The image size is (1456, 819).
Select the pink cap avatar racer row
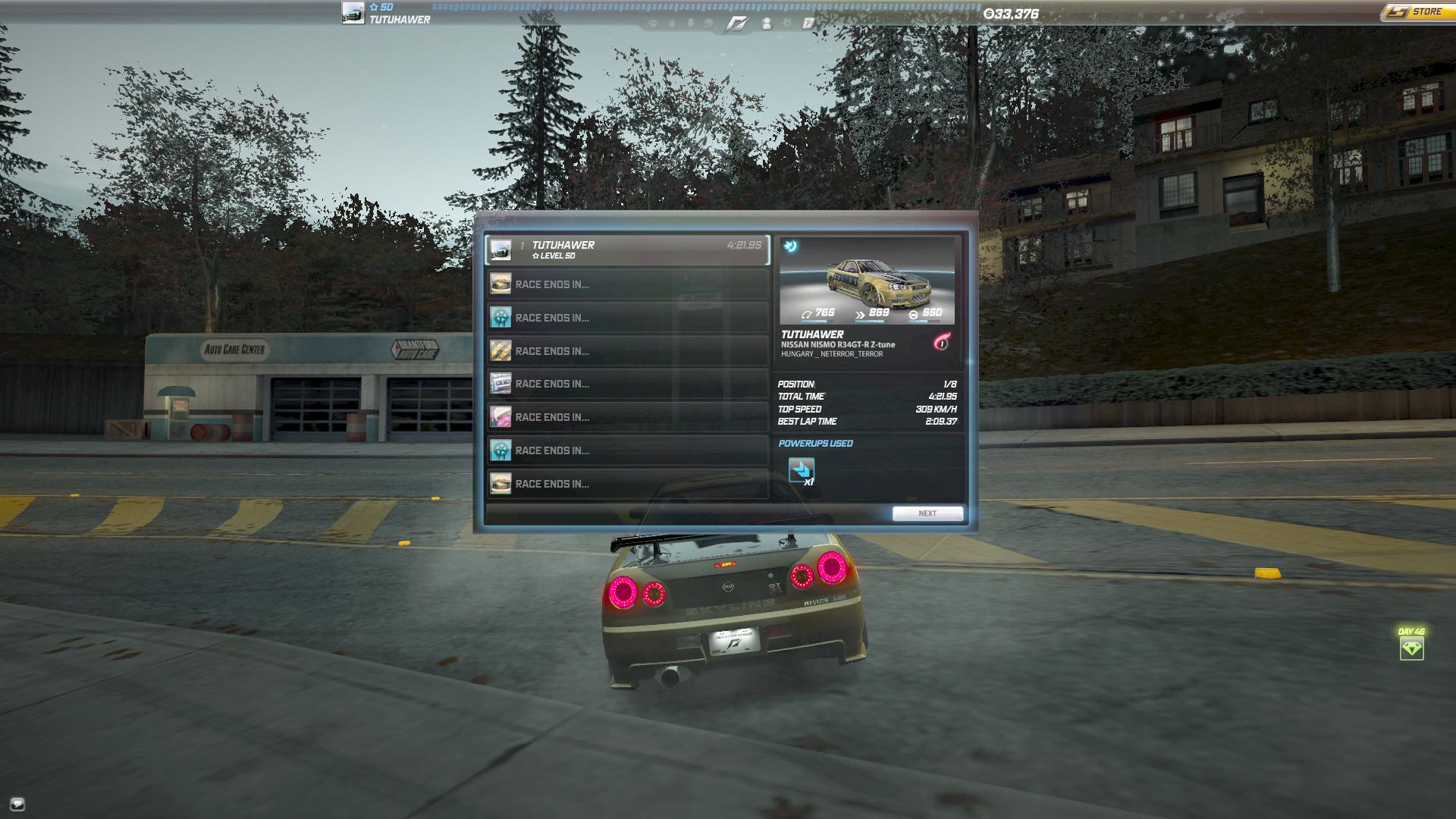[x=627, y=417]
